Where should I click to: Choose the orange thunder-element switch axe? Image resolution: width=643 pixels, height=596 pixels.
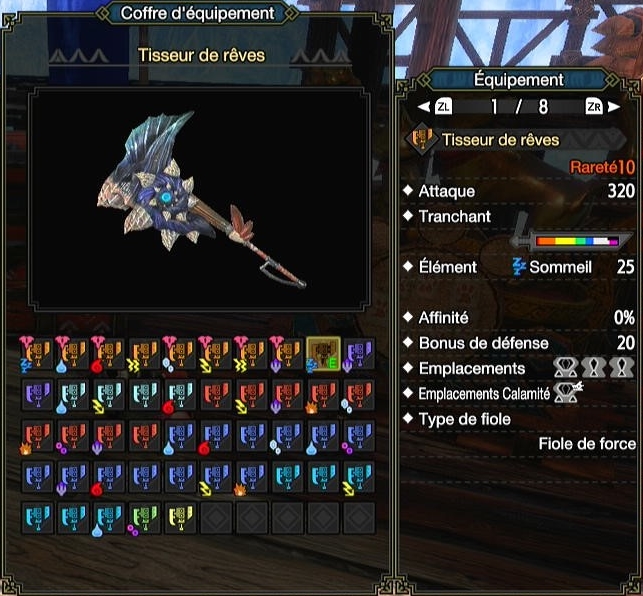coord(143,353)
